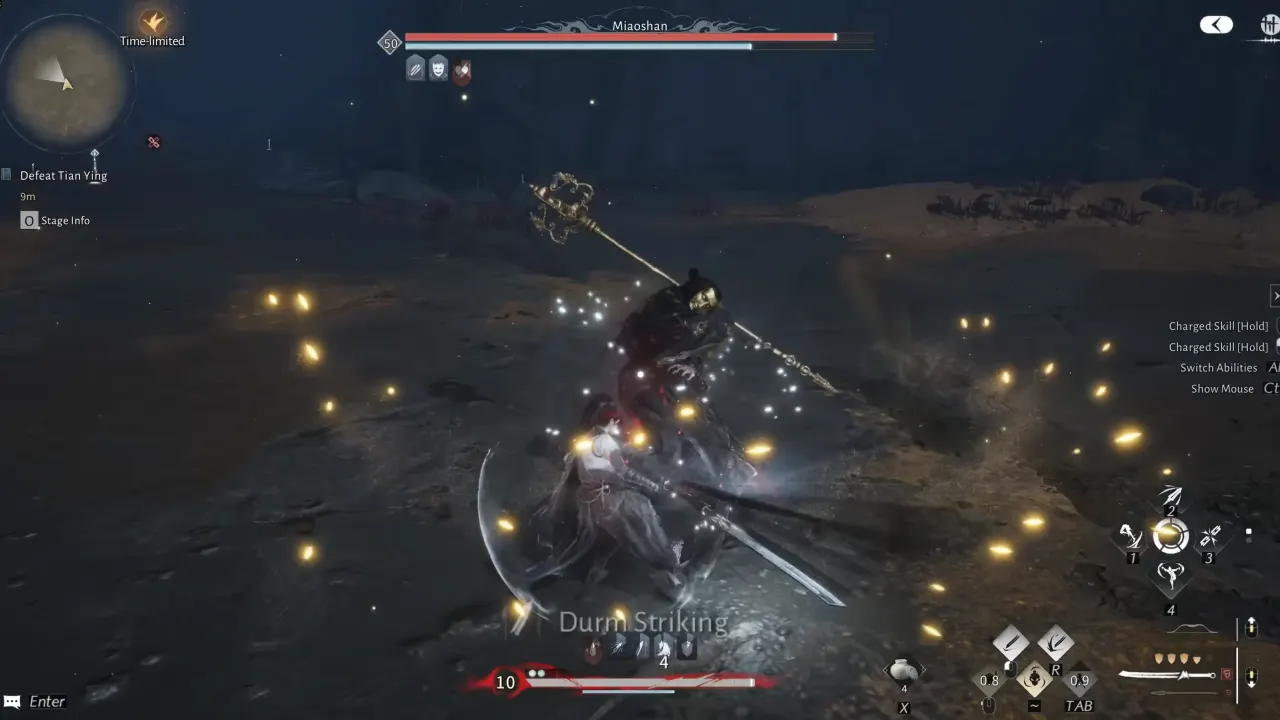This screenshot has height=720, width=1280.
Task: Click the healing gourd item icon bound to X
Action: pos(904,669)
